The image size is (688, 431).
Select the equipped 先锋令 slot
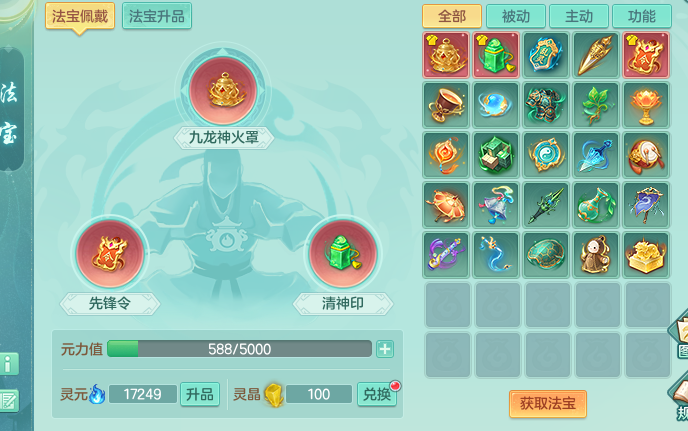click(109, 253)
